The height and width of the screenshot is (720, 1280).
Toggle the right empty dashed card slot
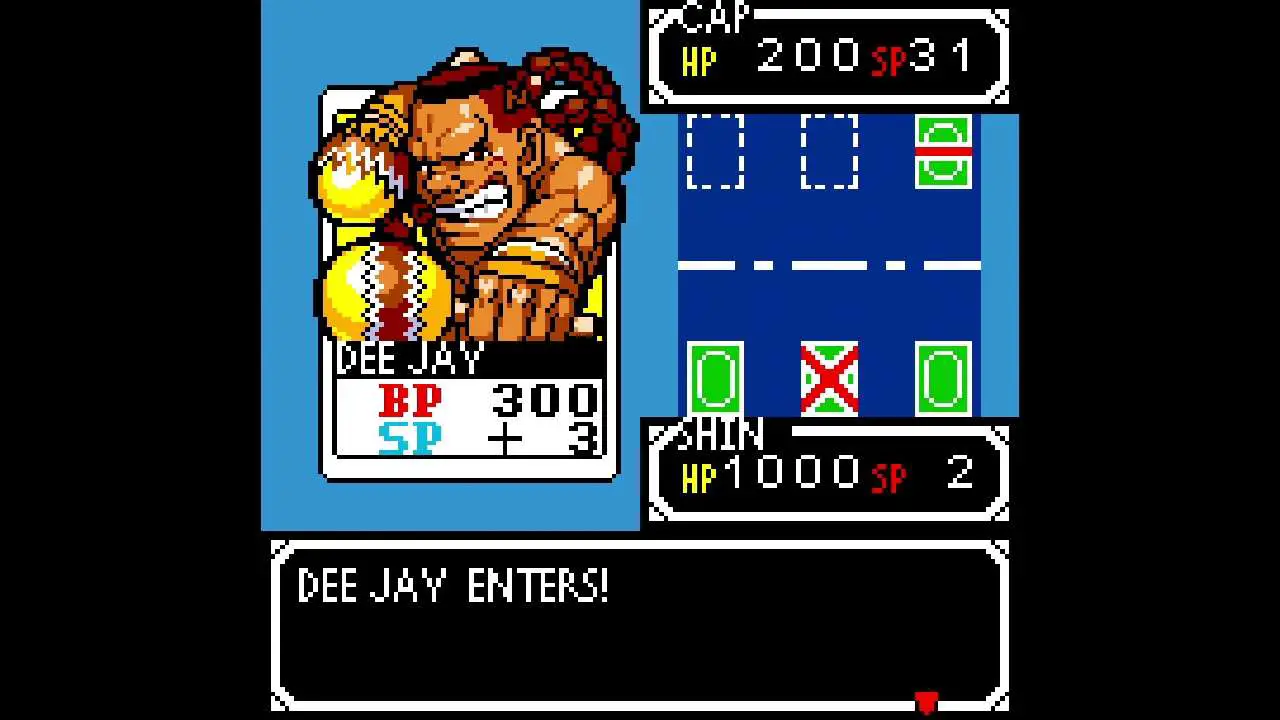coord(830,152)
